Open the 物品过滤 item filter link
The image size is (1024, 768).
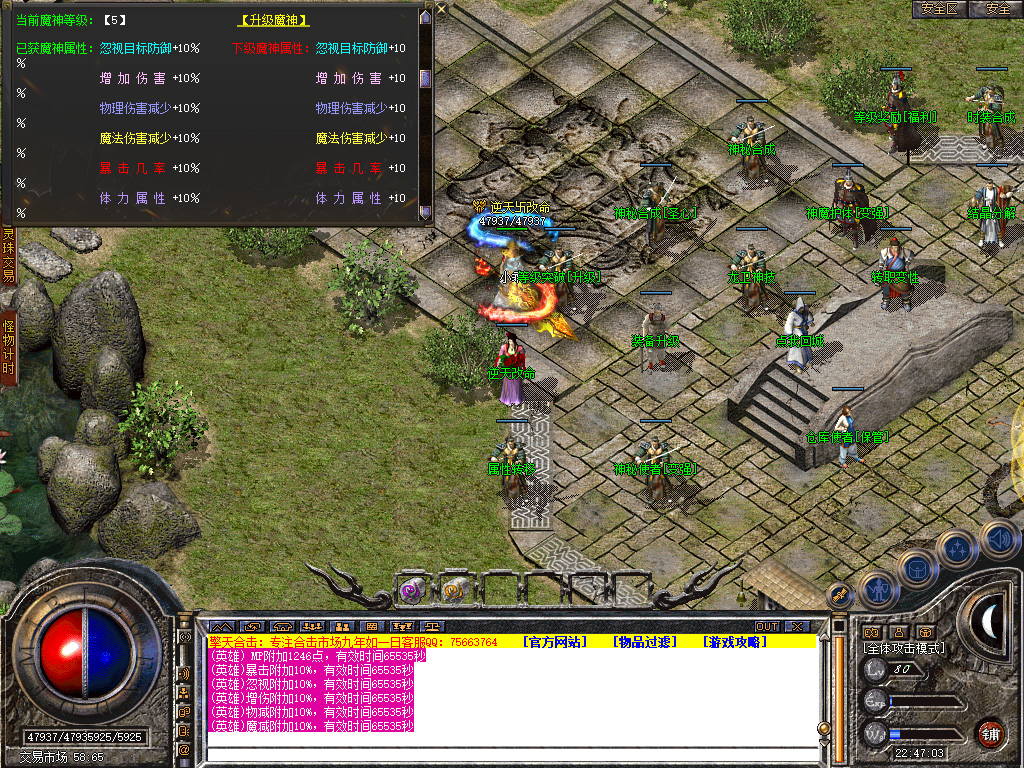[645, 642]
